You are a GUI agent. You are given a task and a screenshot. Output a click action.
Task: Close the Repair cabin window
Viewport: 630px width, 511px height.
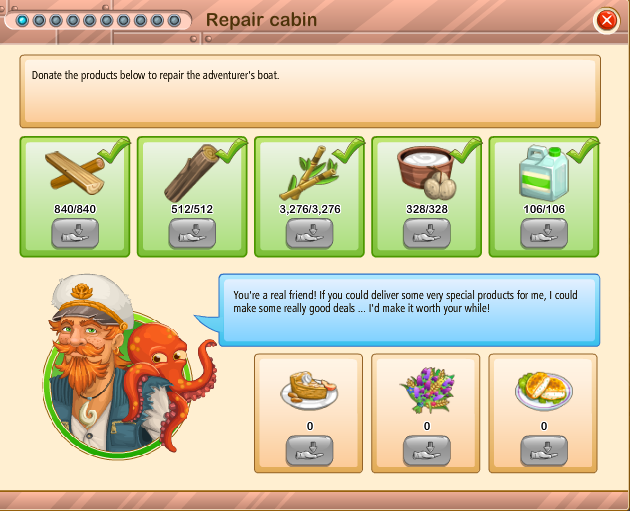606,20
